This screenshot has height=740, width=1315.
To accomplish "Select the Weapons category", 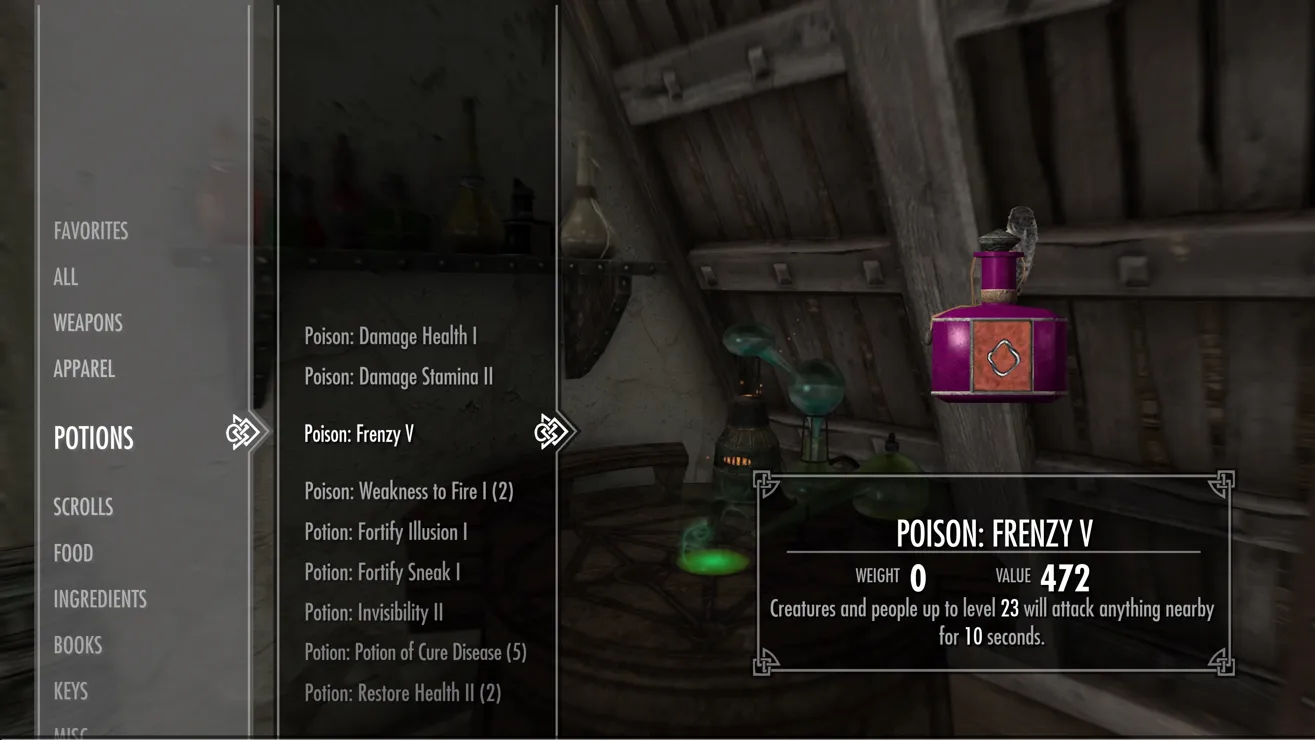I will pos(88,323).
